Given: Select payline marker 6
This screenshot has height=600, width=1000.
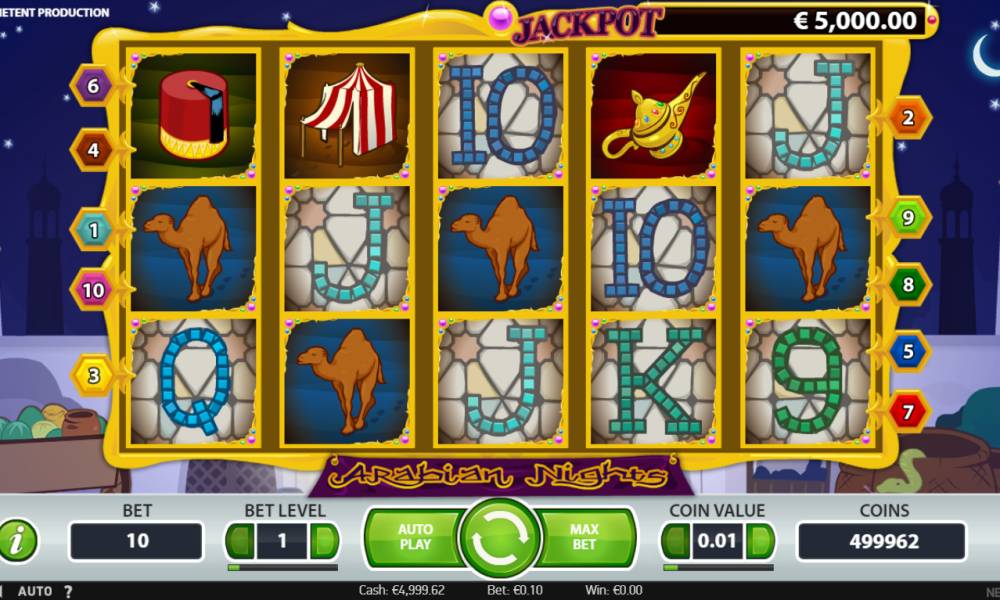Looking at the screenshot, I should click(x=93, y=86).
